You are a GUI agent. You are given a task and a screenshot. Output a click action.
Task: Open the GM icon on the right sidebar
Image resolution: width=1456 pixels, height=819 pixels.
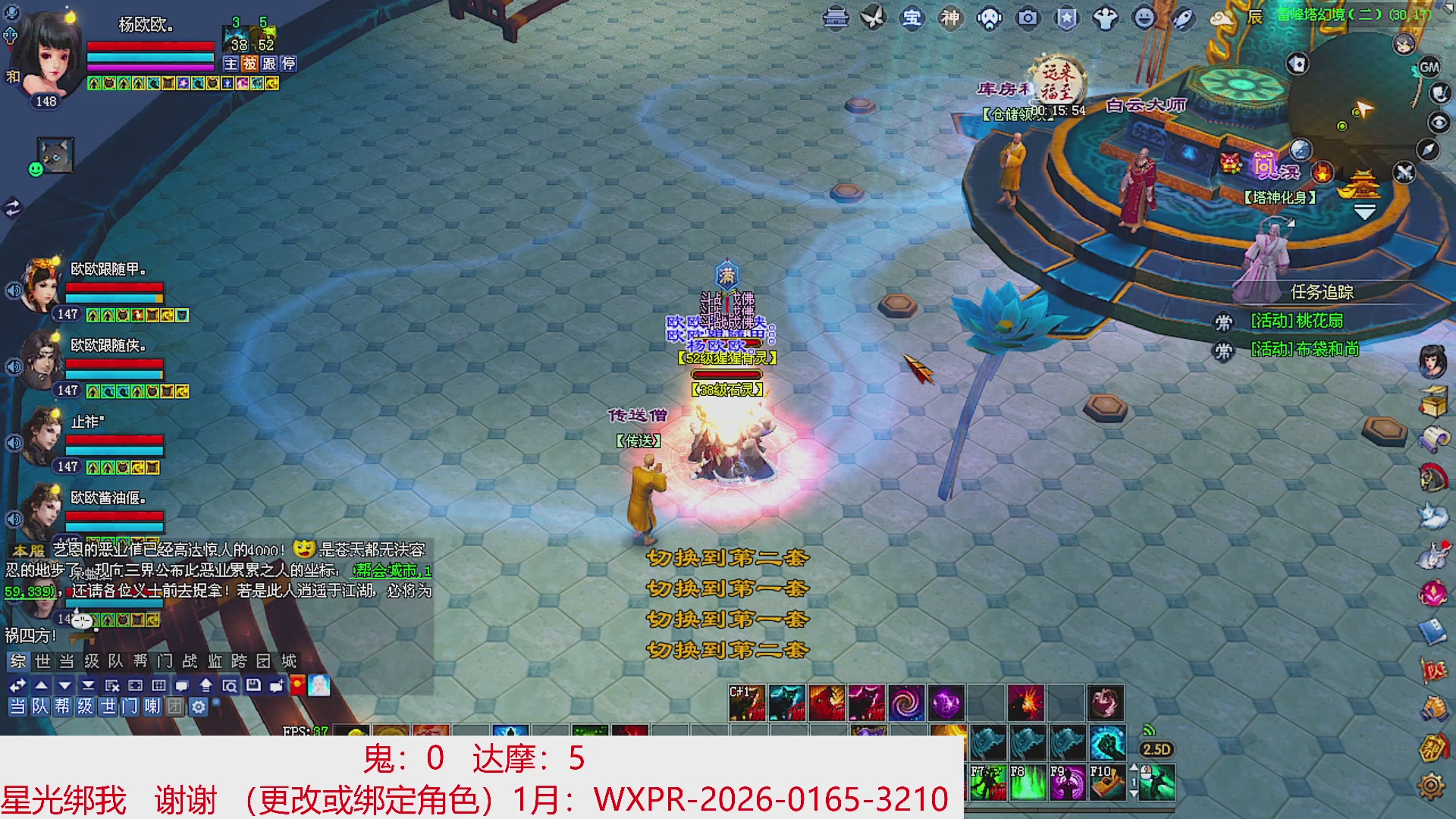tap(1428, 67)
